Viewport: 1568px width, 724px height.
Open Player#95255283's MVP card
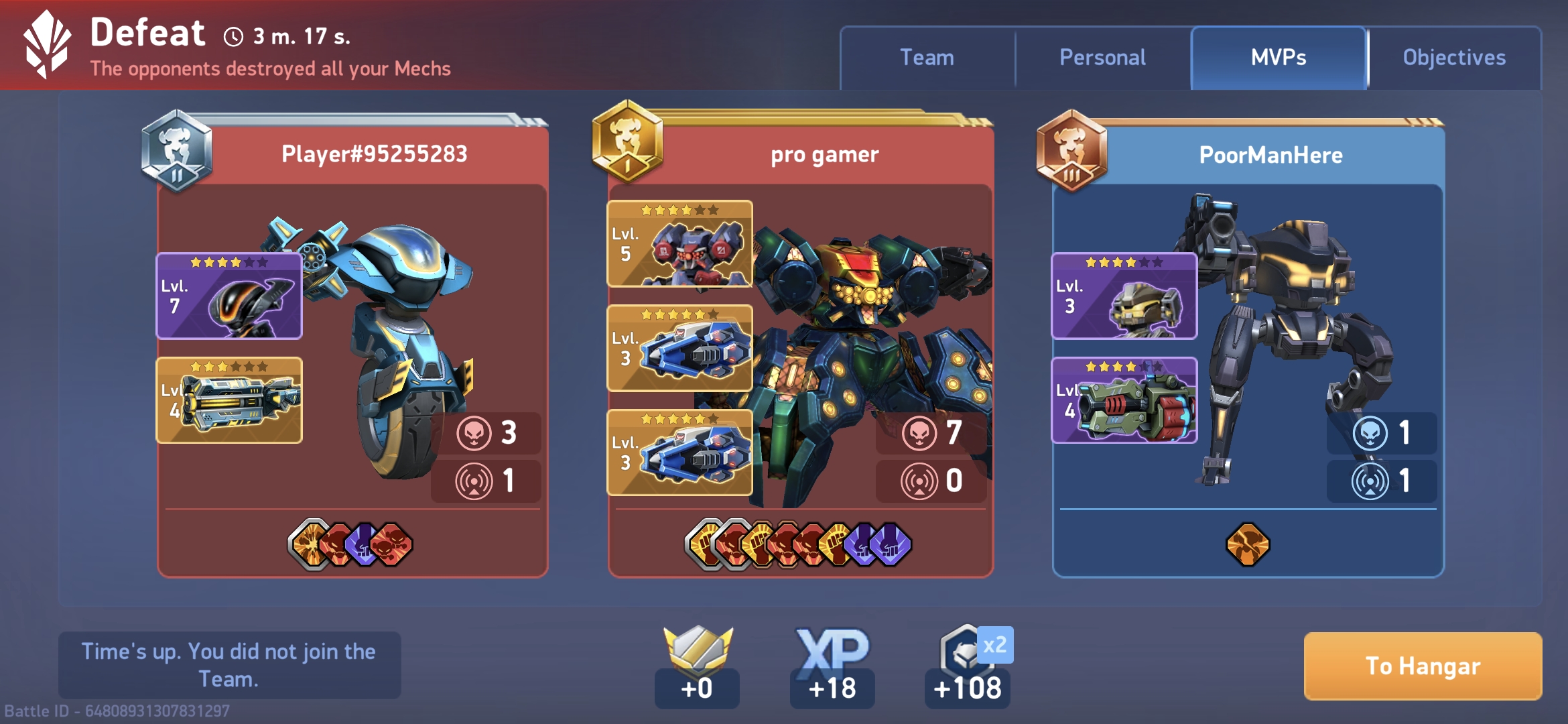point(374,154)
